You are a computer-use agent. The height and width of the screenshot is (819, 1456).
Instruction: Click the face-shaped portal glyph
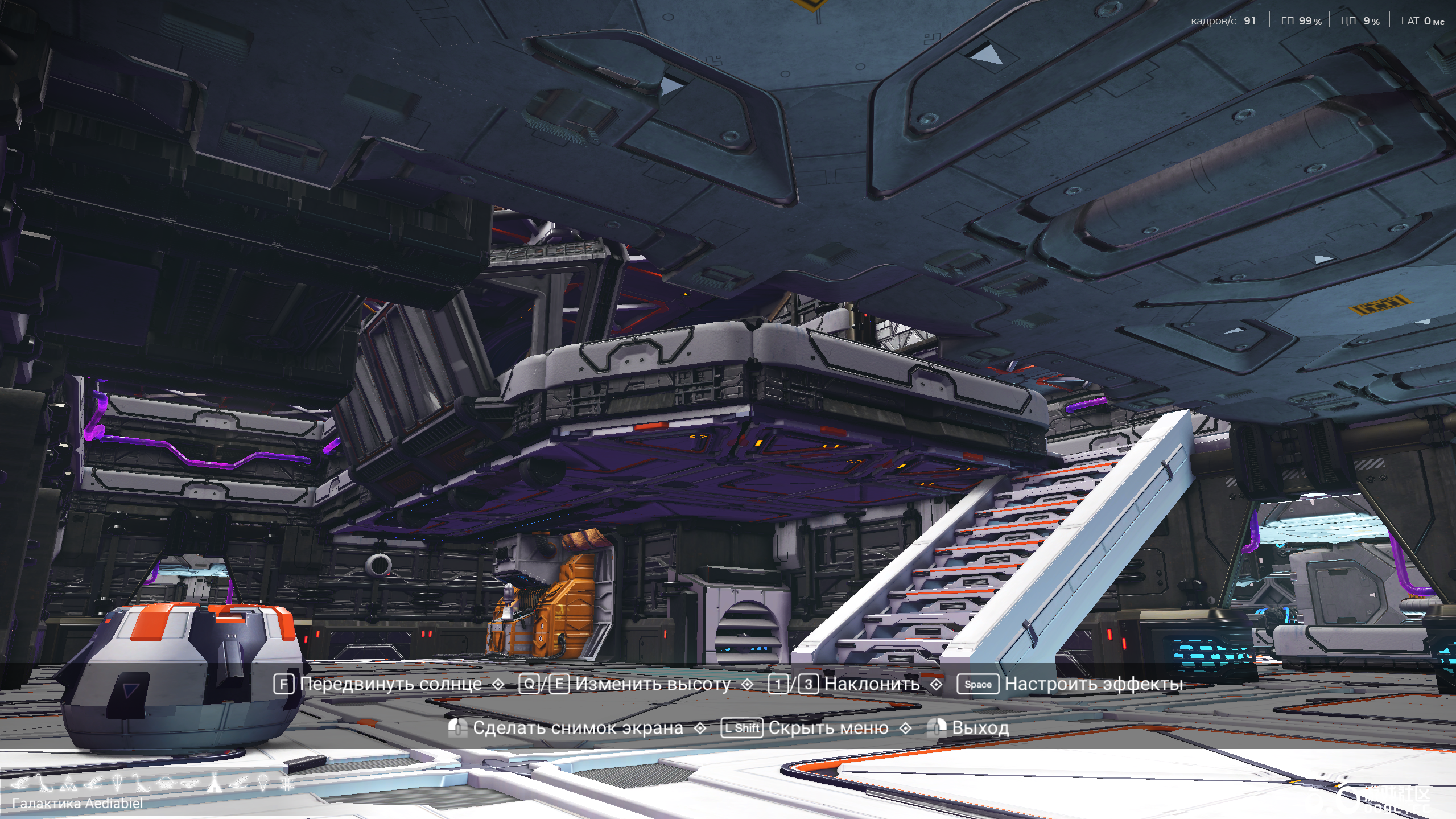click(x=166, y=783)
